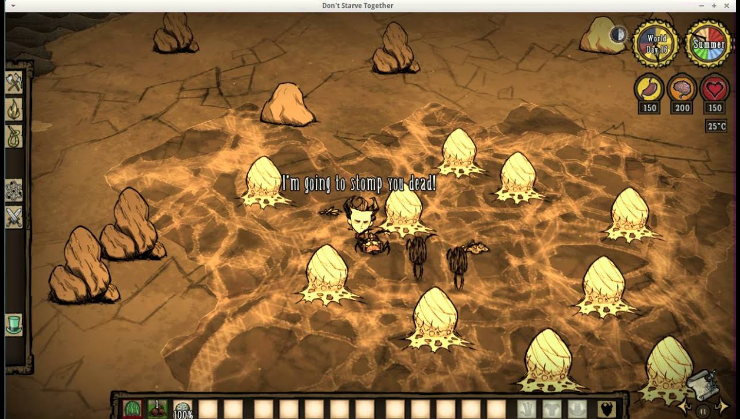Click the World Day clock badge
The height and width of the screenshot is (419, 740).
click(655, 44)
